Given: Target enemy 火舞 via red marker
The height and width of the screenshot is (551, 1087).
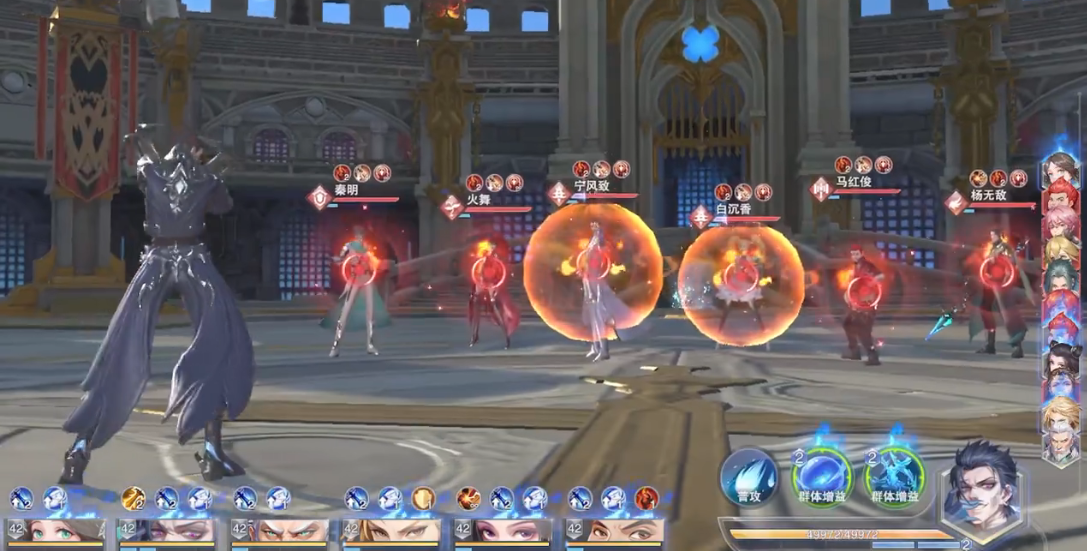Looking at the screenshot, I should [x=489, y=271].
